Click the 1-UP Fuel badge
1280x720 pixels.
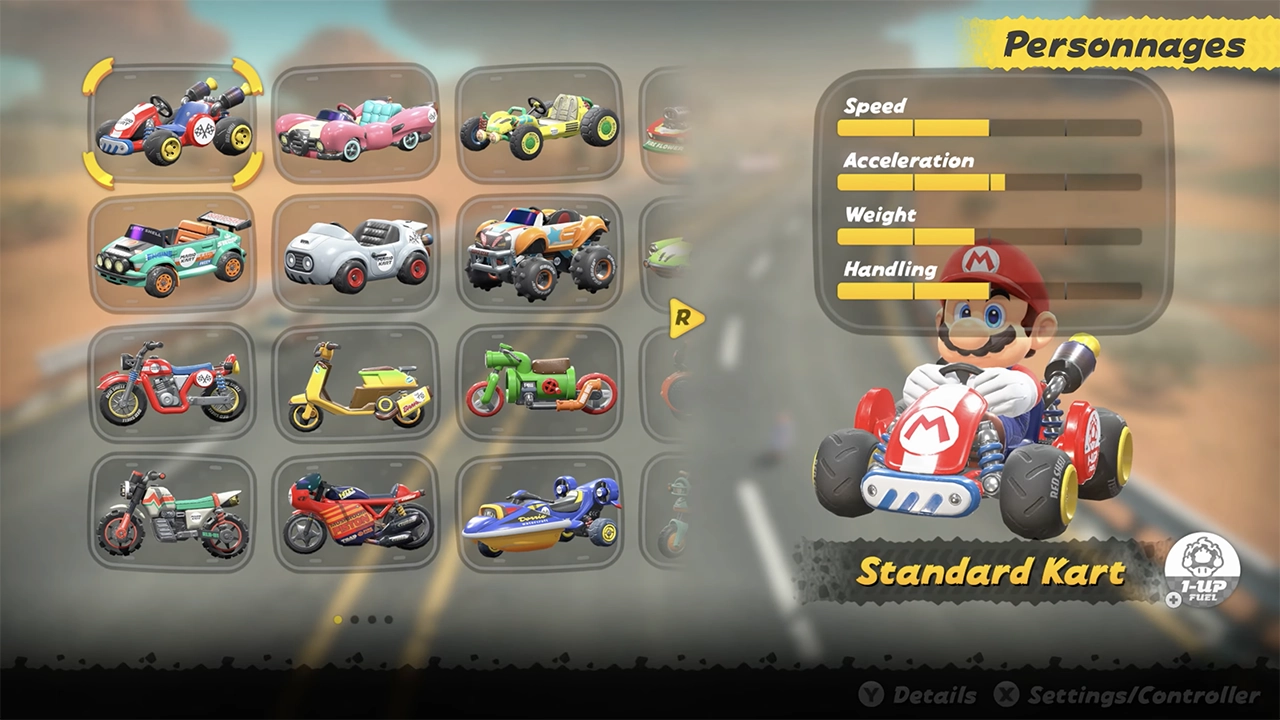(x=1200, y=570)
